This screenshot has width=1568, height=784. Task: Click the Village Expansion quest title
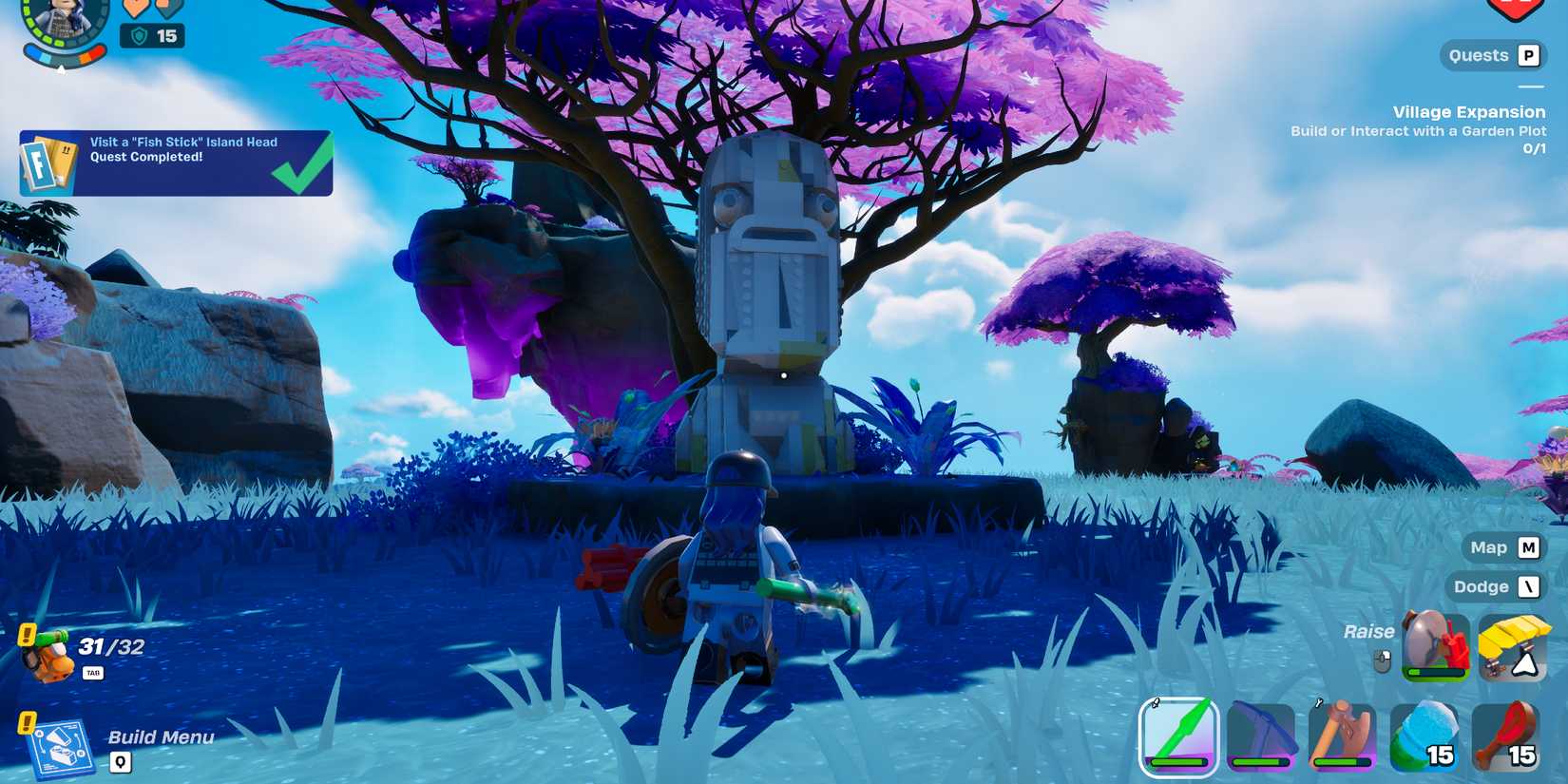(1467, 111)
